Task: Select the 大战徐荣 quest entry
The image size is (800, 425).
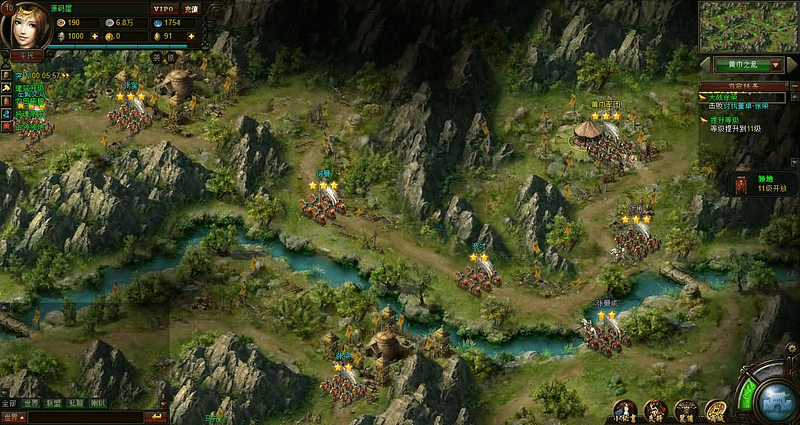Action: 725,96
